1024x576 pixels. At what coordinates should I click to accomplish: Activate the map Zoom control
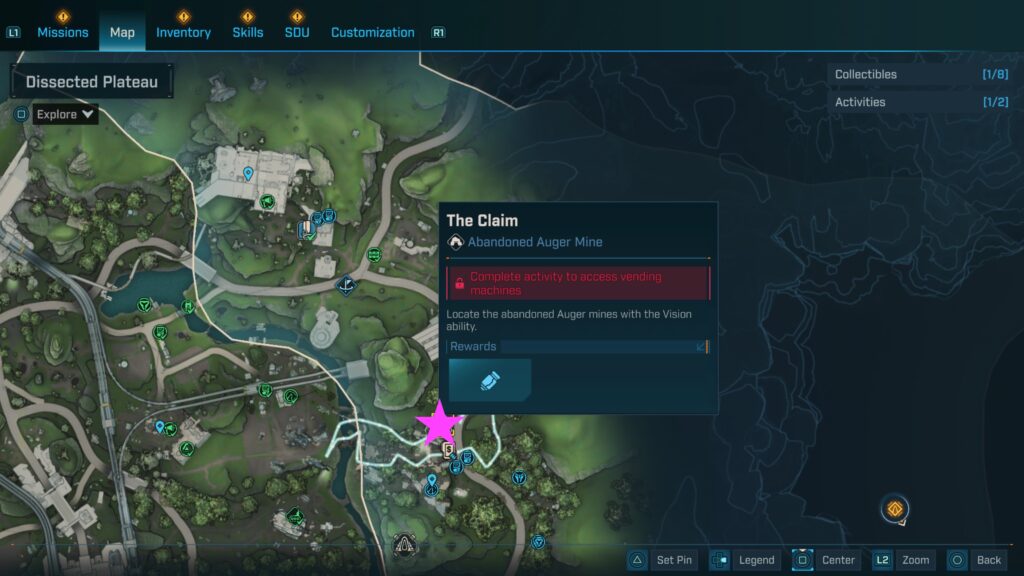tap(901, 560)
